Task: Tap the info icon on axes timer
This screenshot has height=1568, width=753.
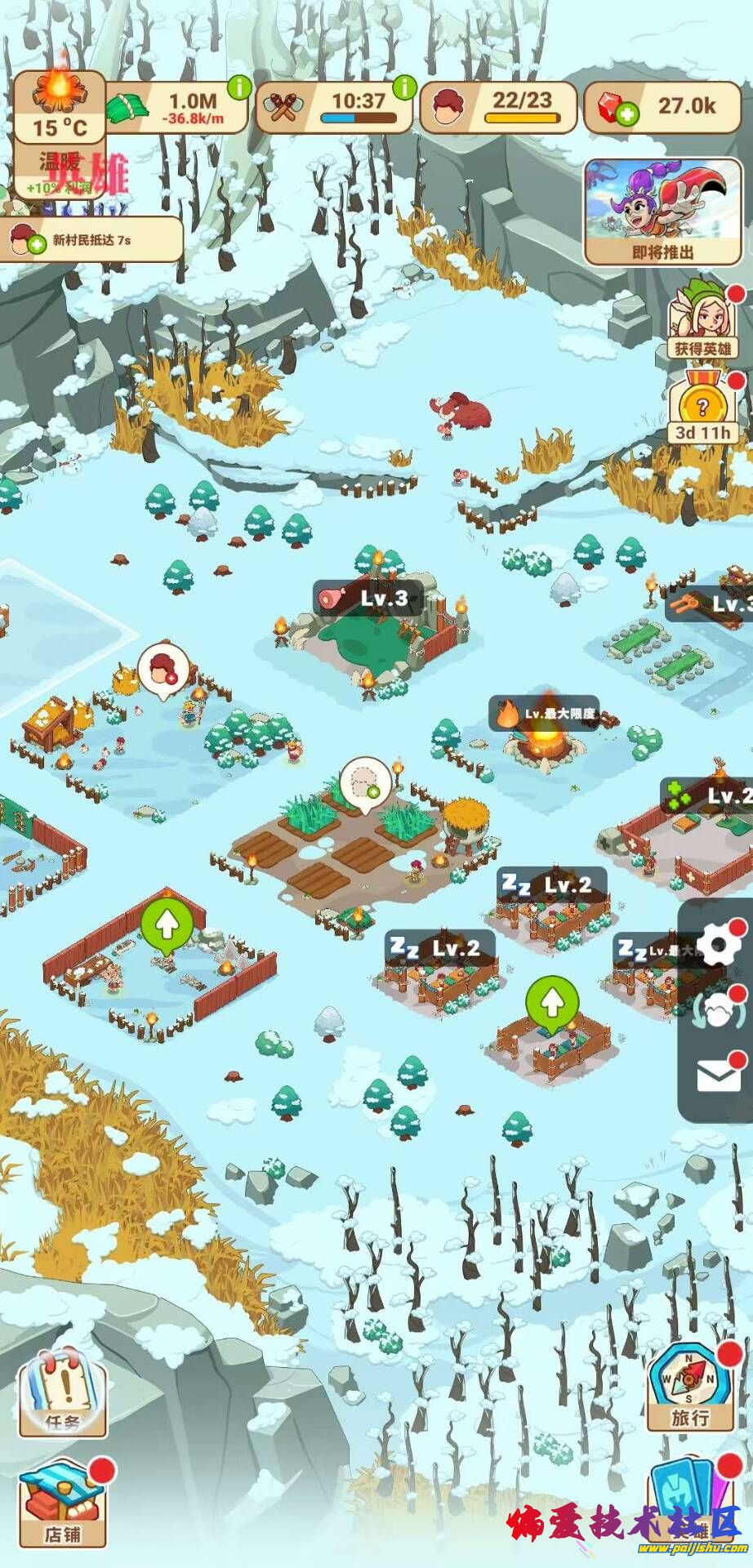Action: pos(404,87)
